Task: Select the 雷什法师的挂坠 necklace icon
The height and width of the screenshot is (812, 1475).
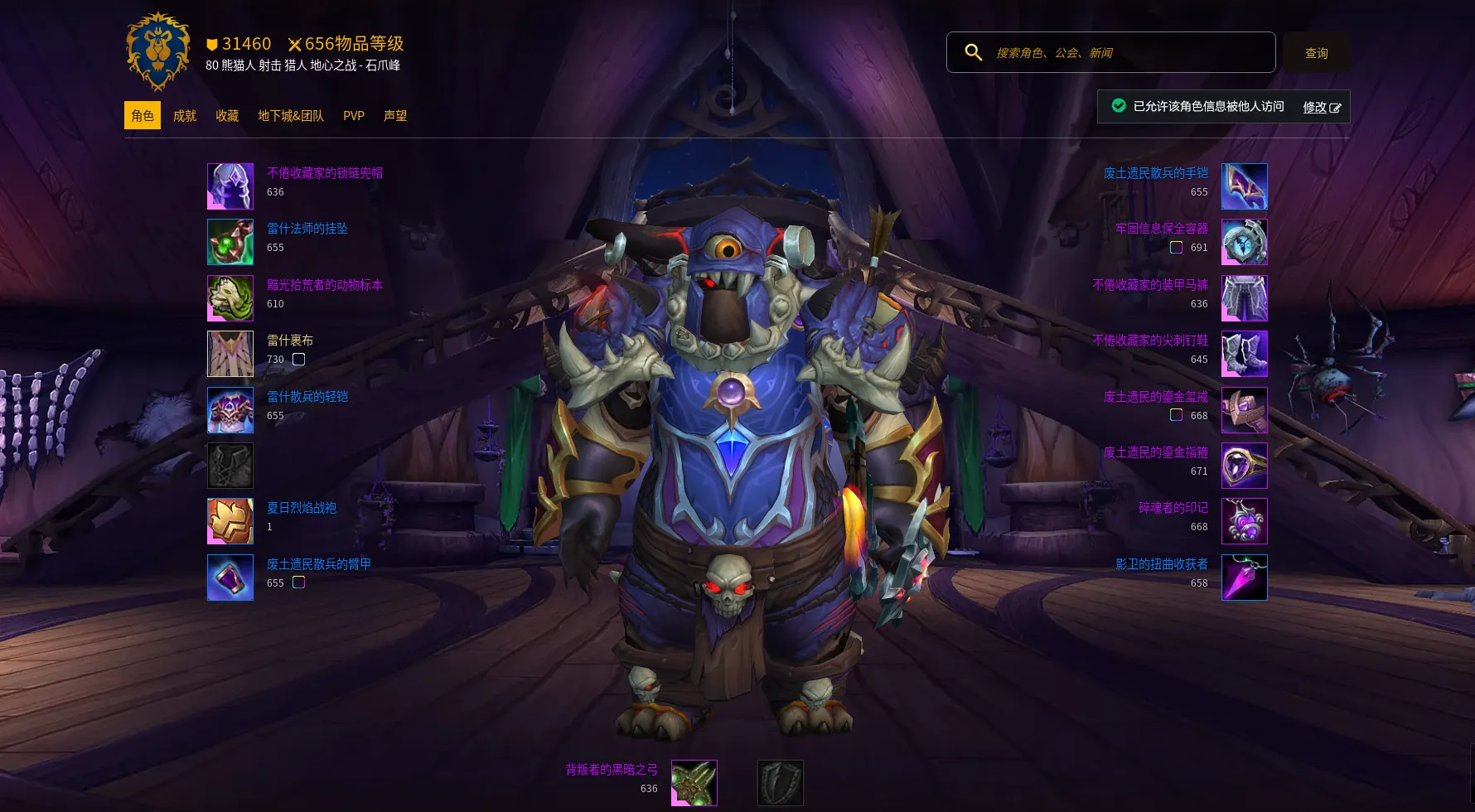Action: [x=230, y=242]
